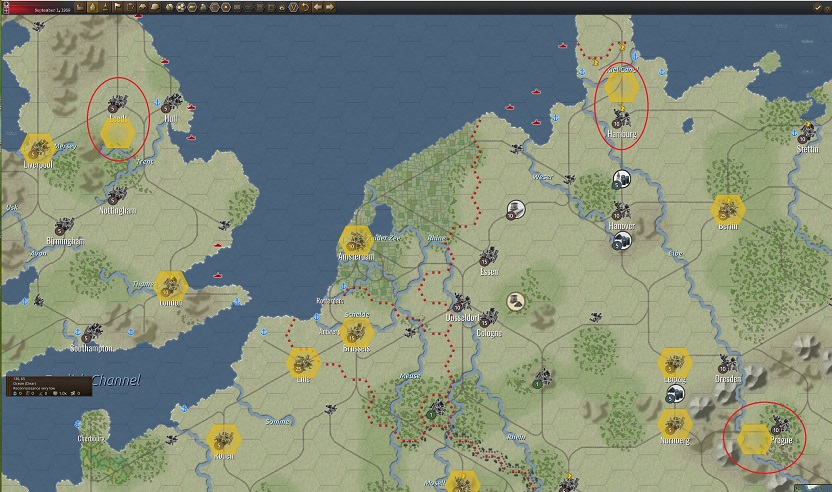Select the unit at Essen

pos(489,258)
